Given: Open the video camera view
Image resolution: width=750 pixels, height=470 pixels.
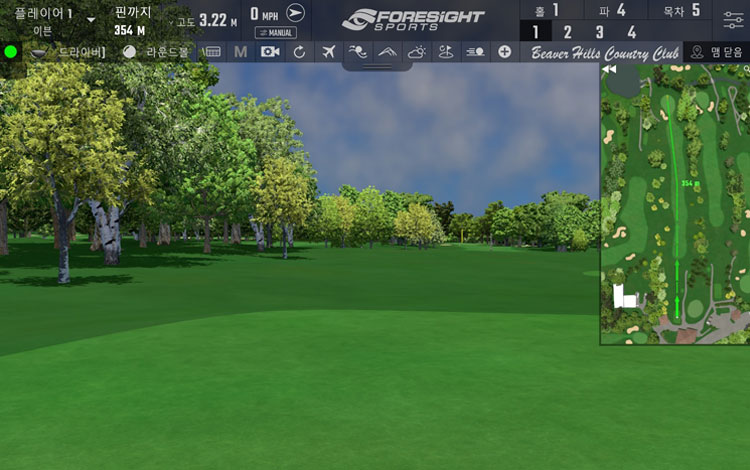Looking at the screenshot, I should click(270, 51).
